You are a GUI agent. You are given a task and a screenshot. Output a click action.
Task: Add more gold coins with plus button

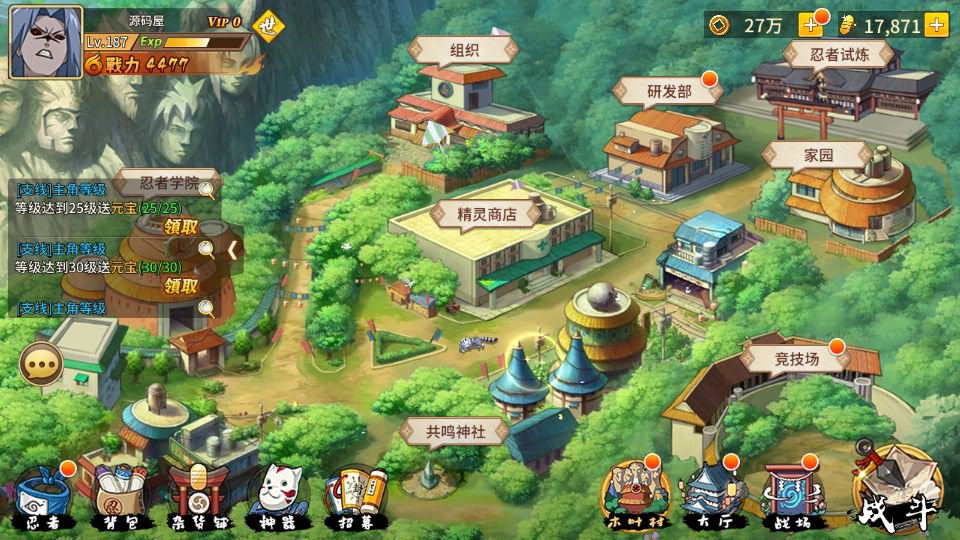click(x=809, y=25)
